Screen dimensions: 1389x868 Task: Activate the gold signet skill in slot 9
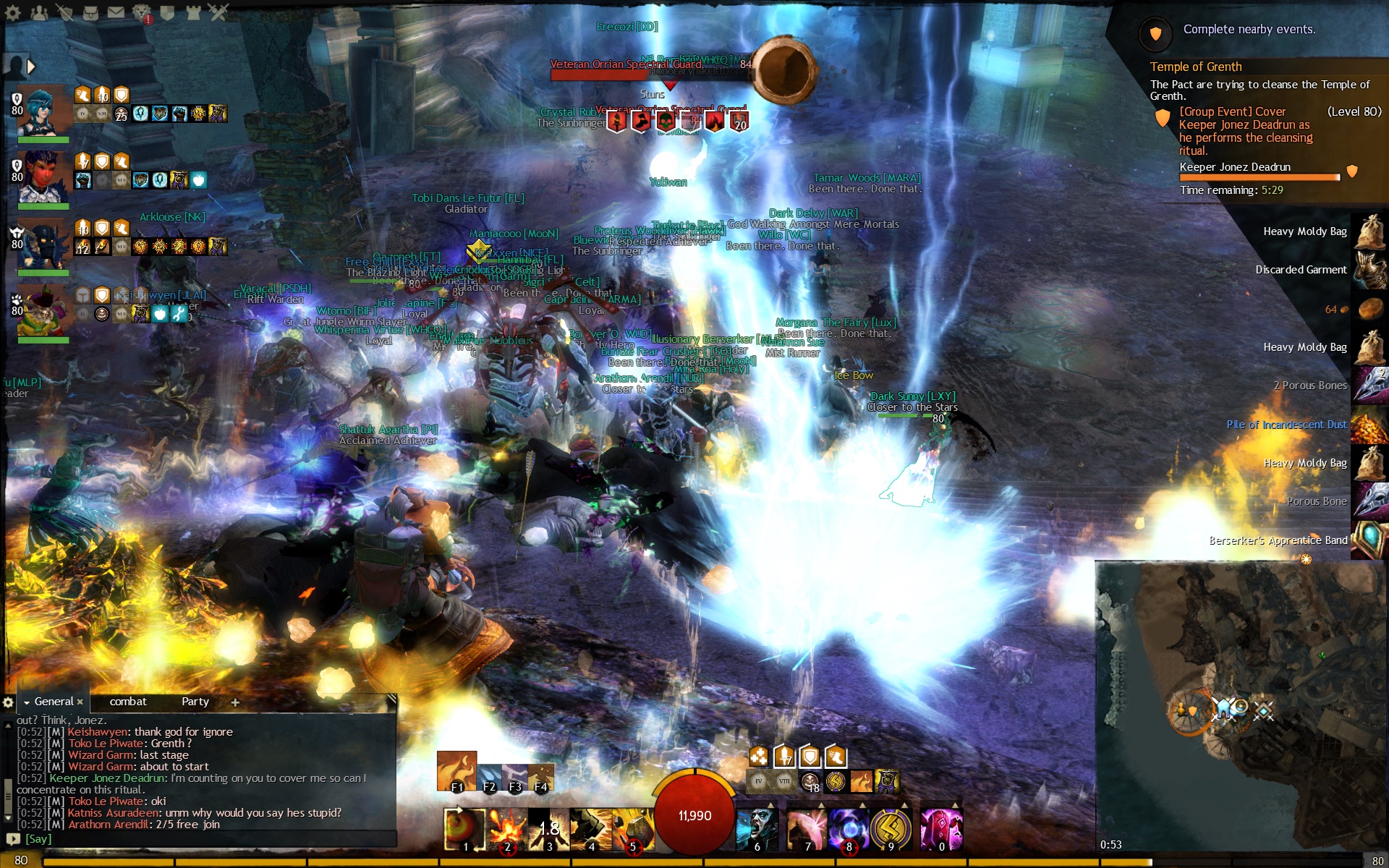(891, 829)
